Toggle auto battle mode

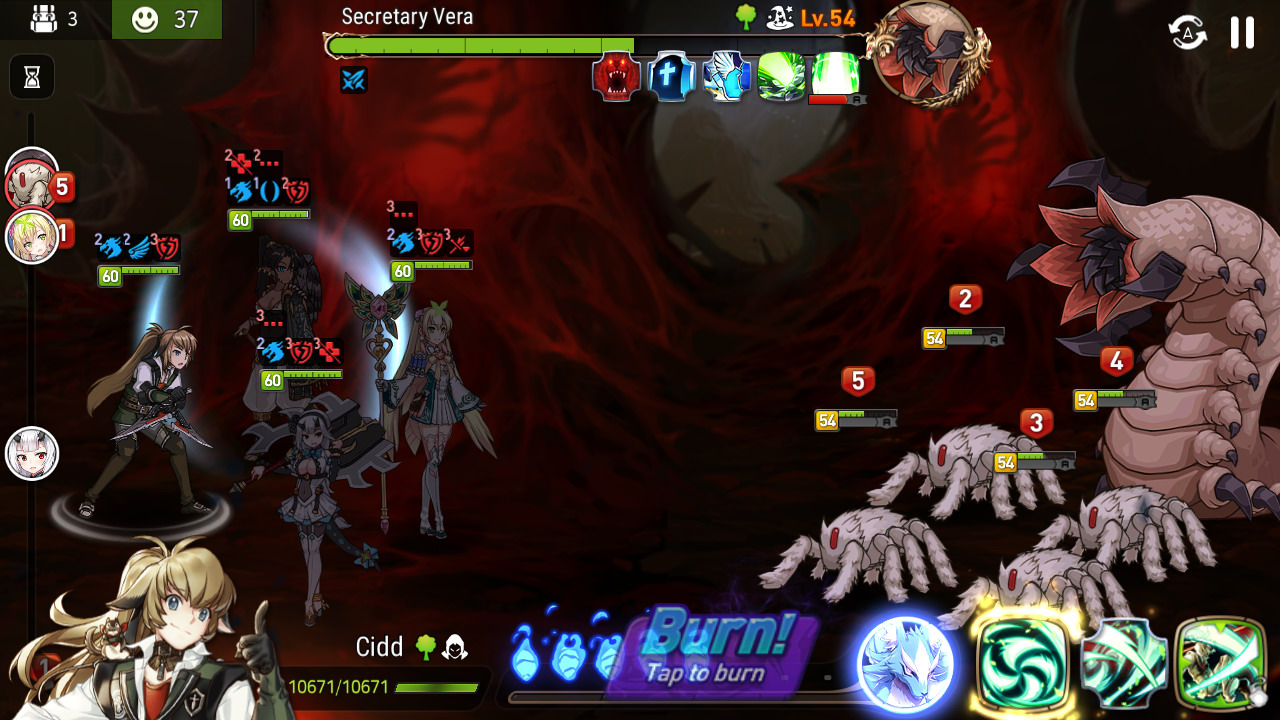point(1188,32)
